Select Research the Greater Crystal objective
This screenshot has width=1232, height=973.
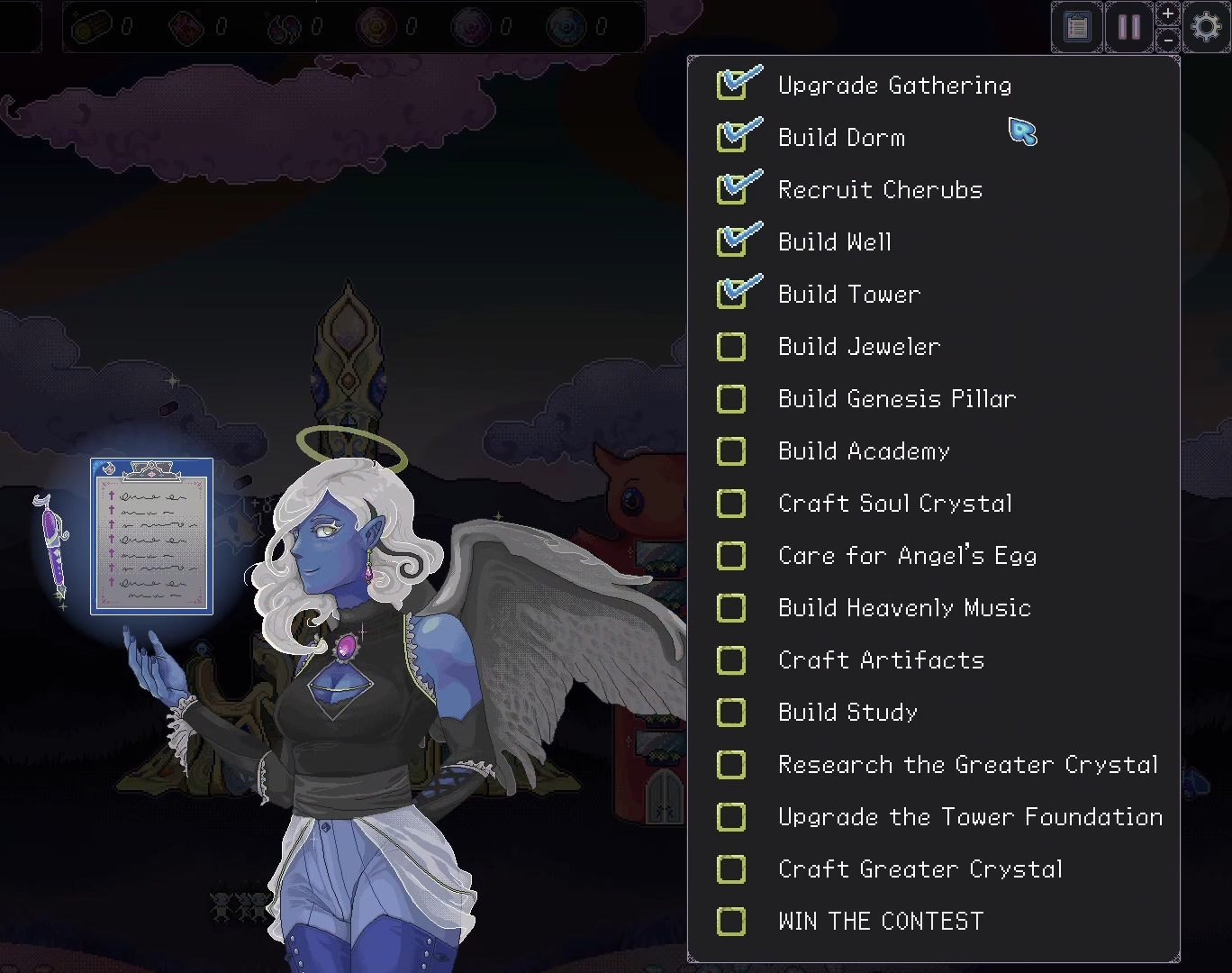click(x=967, y=765)
